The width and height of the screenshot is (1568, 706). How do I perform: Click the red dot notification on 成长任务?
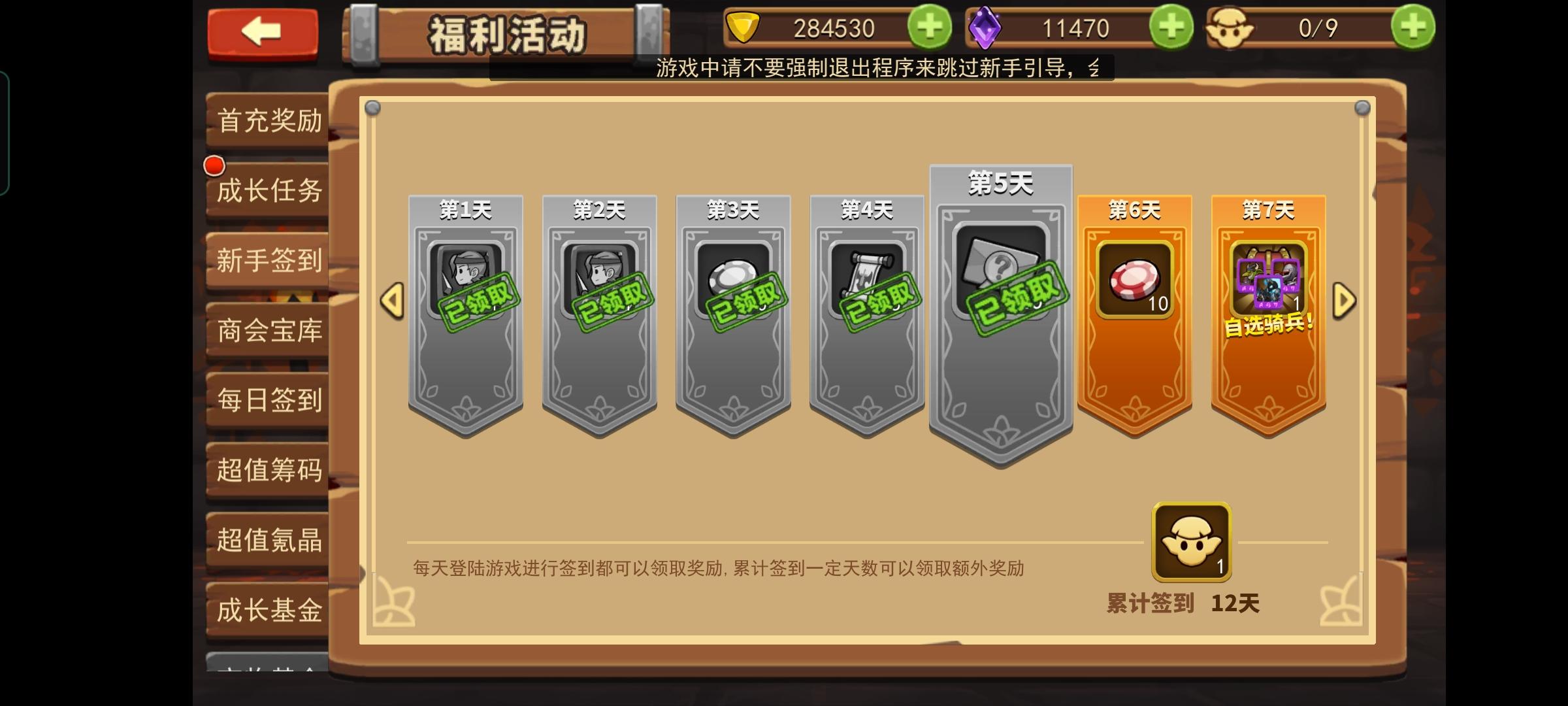(x=214, y=165)
